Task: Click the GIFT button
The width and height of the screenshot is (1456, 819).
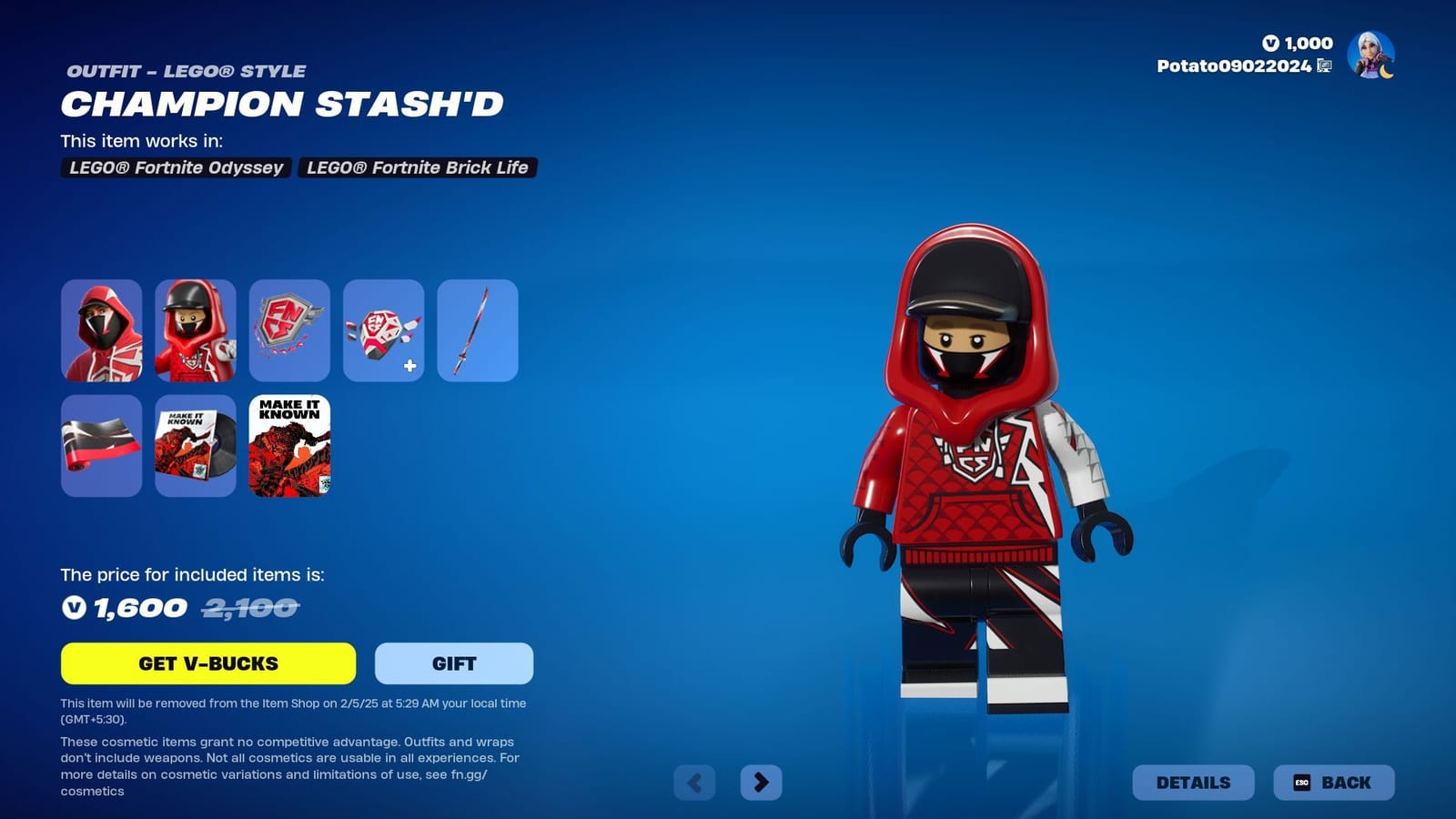Action: pyautogui.click(x=453, y=663)
